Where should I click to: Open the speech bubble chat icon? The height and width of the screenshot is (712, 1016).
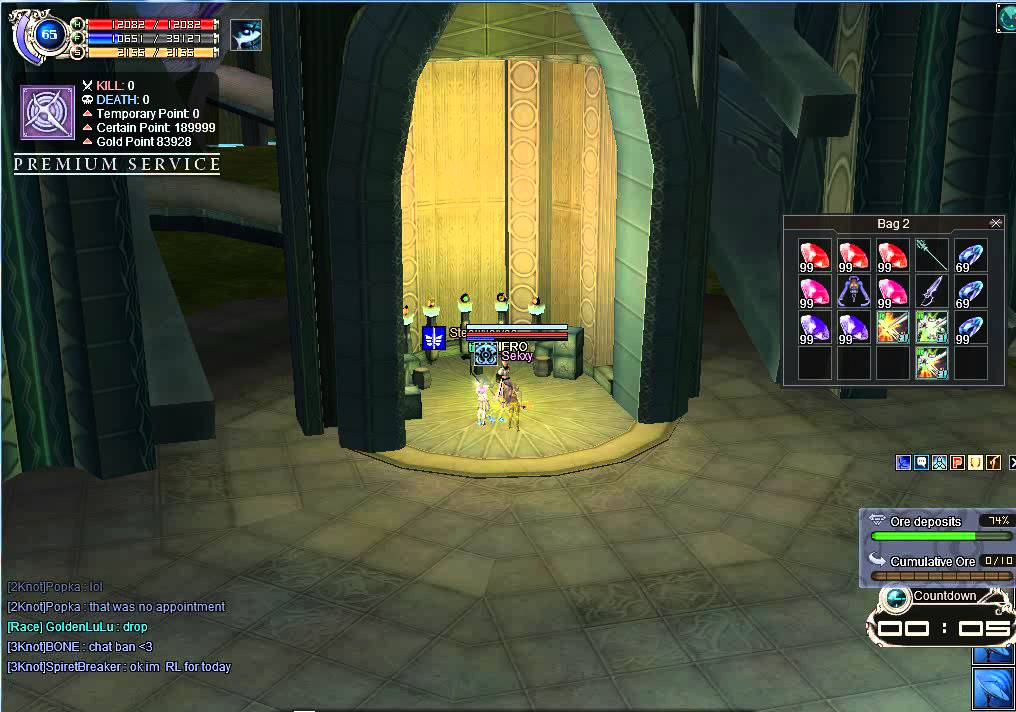[x=921, y=462]
